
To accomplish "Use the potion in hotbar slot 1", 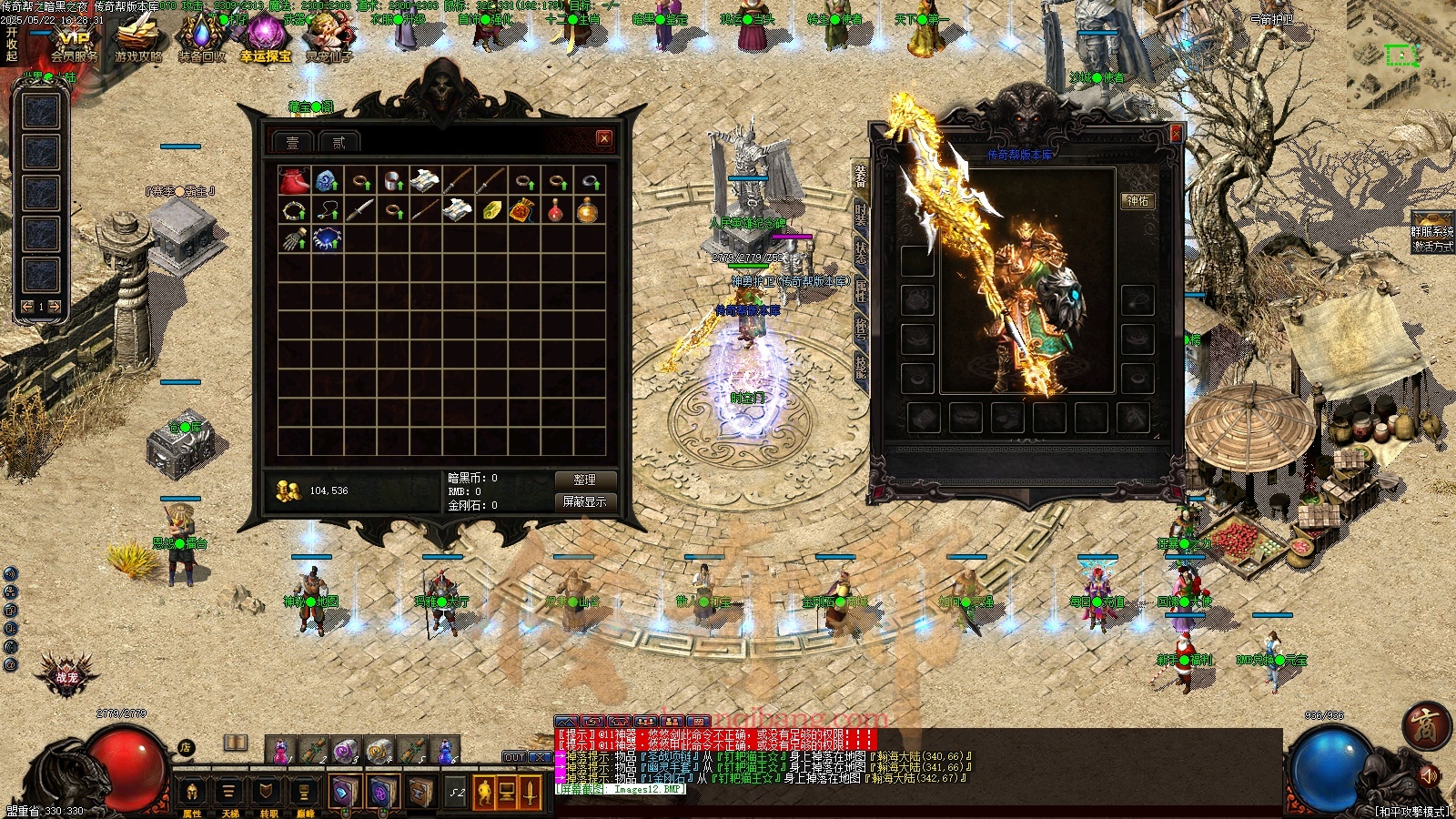I will [x=281, y=751].
